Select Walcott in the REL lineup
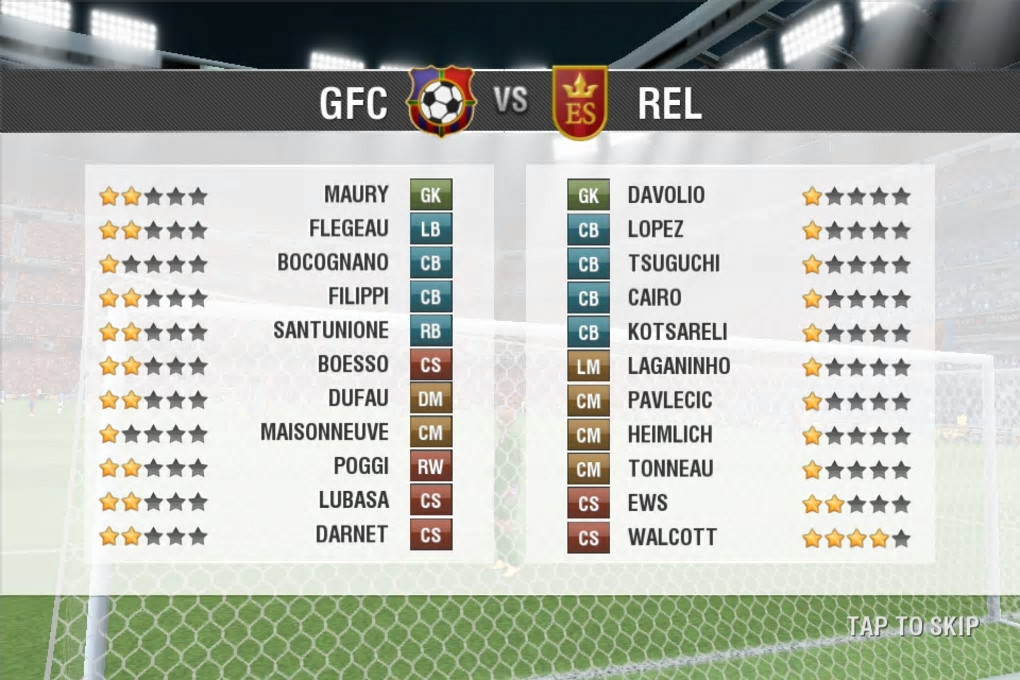The width and height of the screenshot is (1020, 680). pos(672,537)
